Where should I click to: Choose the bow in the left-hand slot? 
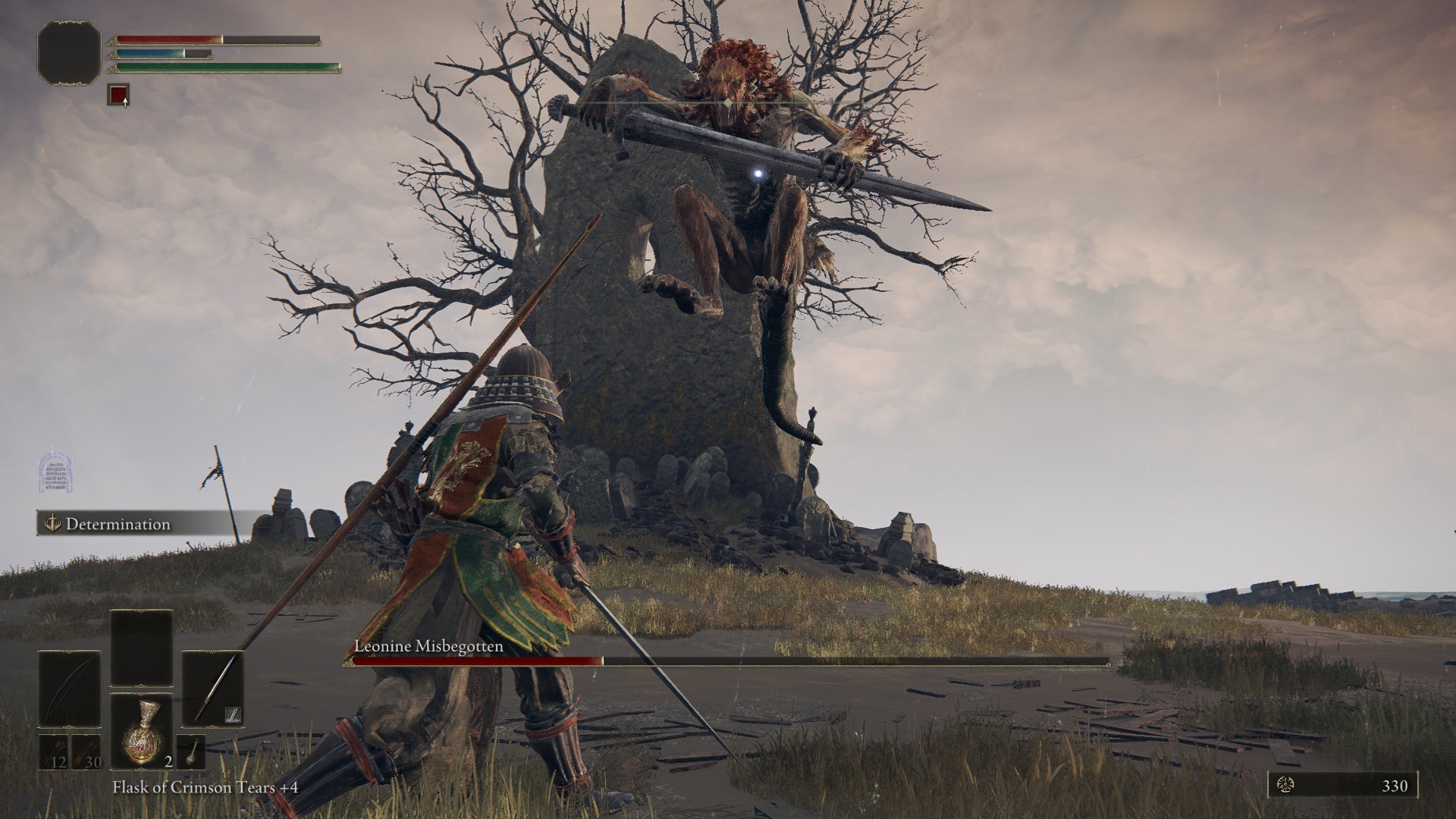click(70, 688)
